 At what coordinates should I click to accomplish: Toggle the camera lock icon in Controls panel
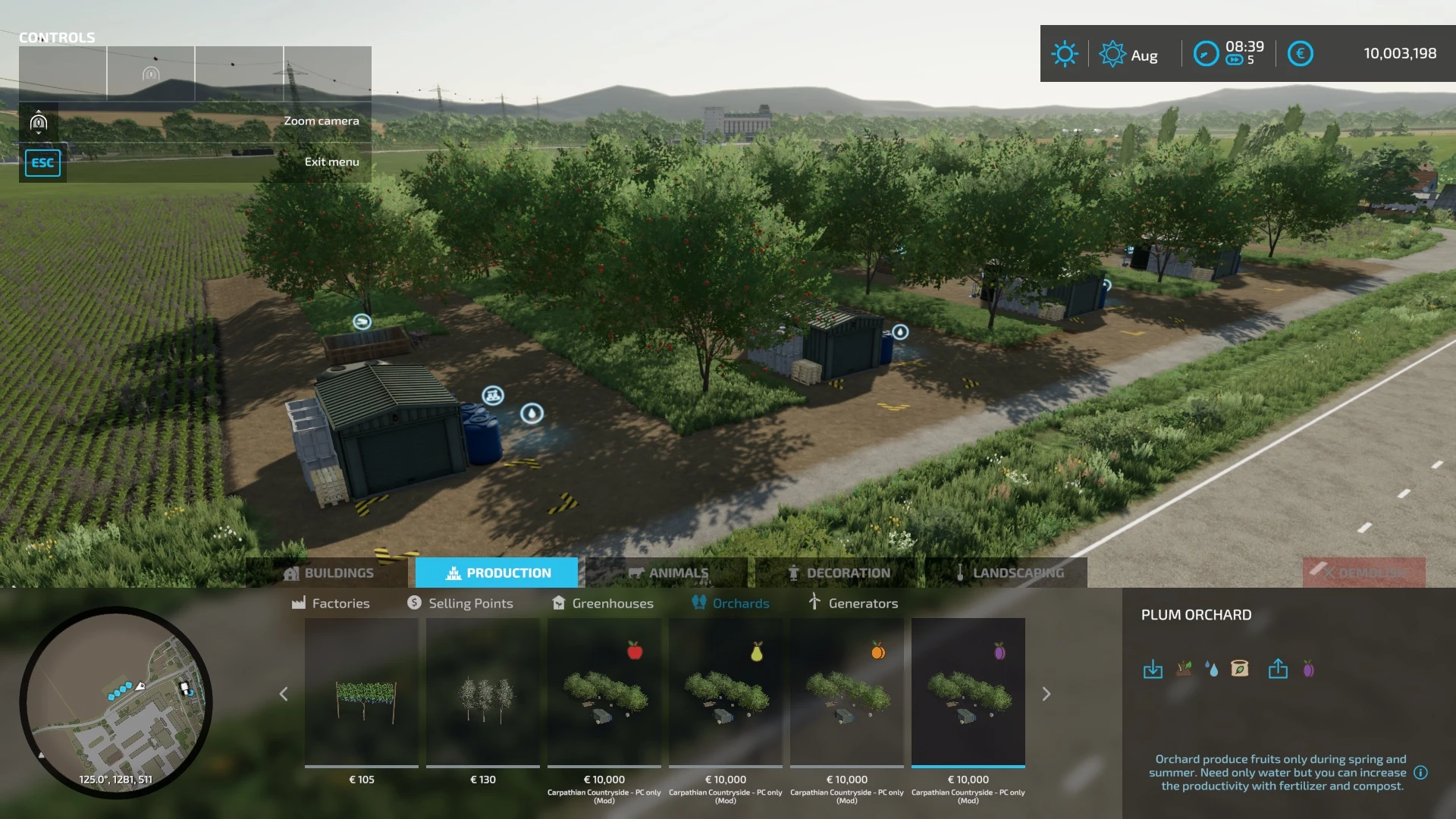click(39, 122)
